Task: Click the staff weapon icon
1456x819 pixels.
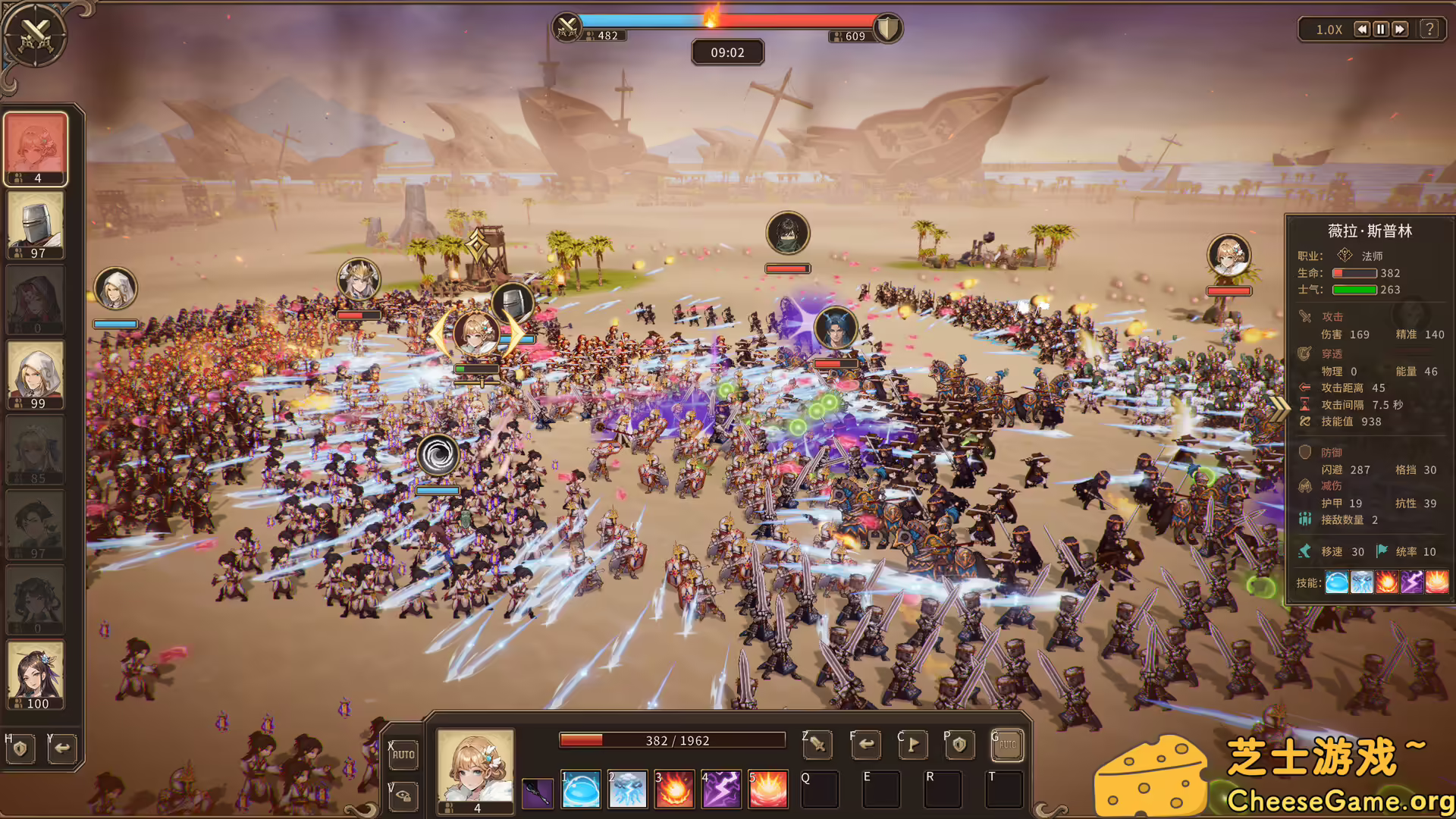Action: pyautogui.click(x=538, y=792)
